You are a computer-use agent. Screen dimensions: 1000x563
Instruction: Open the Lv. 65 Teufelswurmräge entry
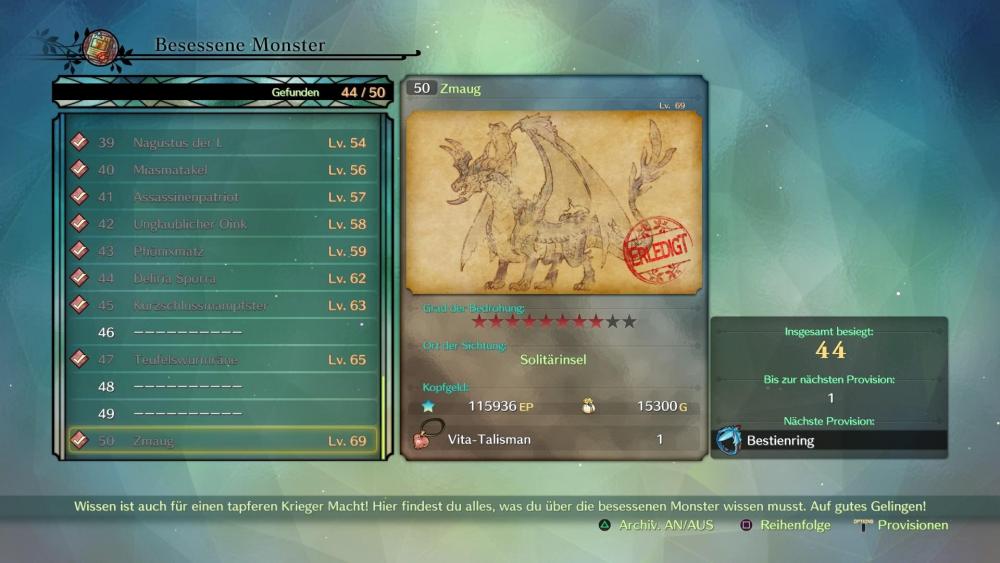pyautogui.click(x=222, y=359)
